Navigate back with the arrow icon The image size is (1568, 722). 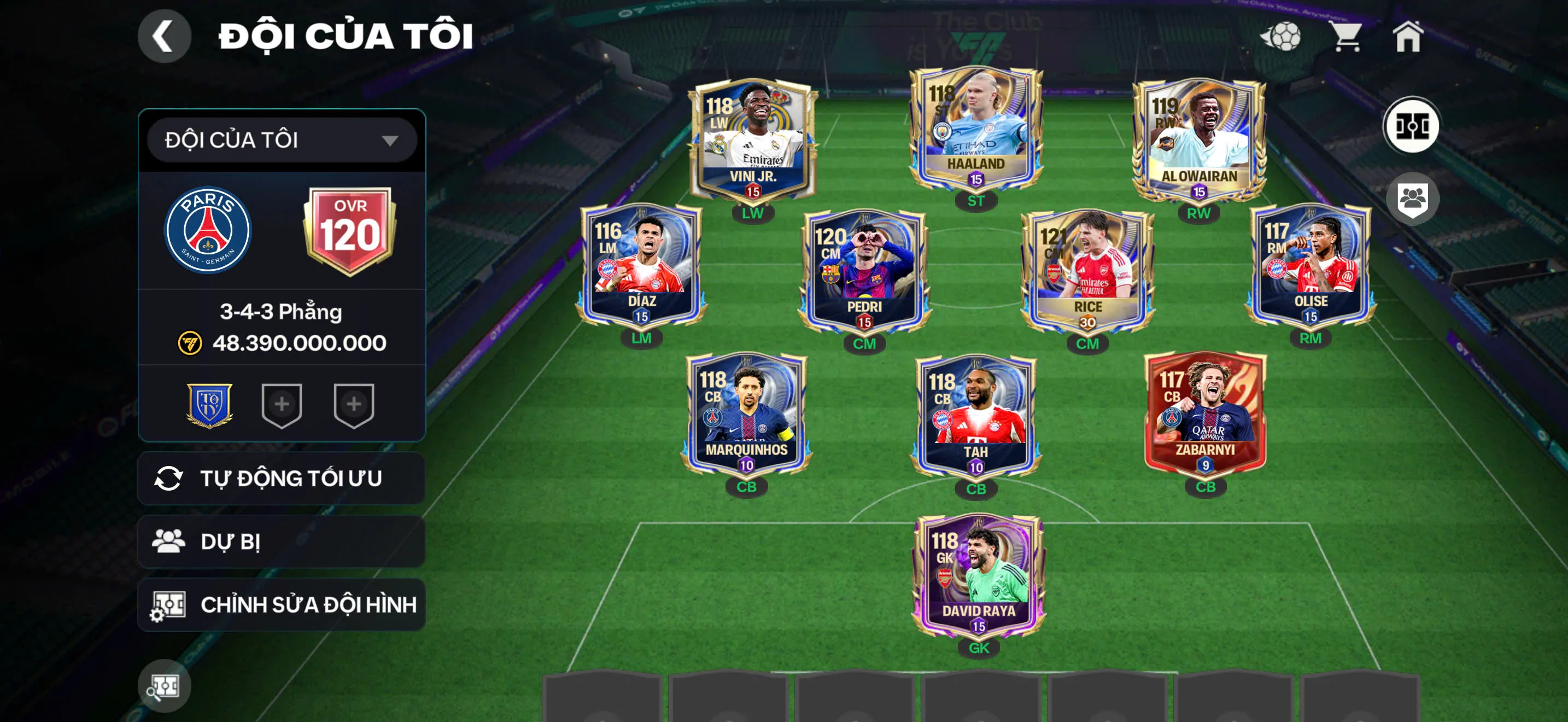click(x=163, y=38)
